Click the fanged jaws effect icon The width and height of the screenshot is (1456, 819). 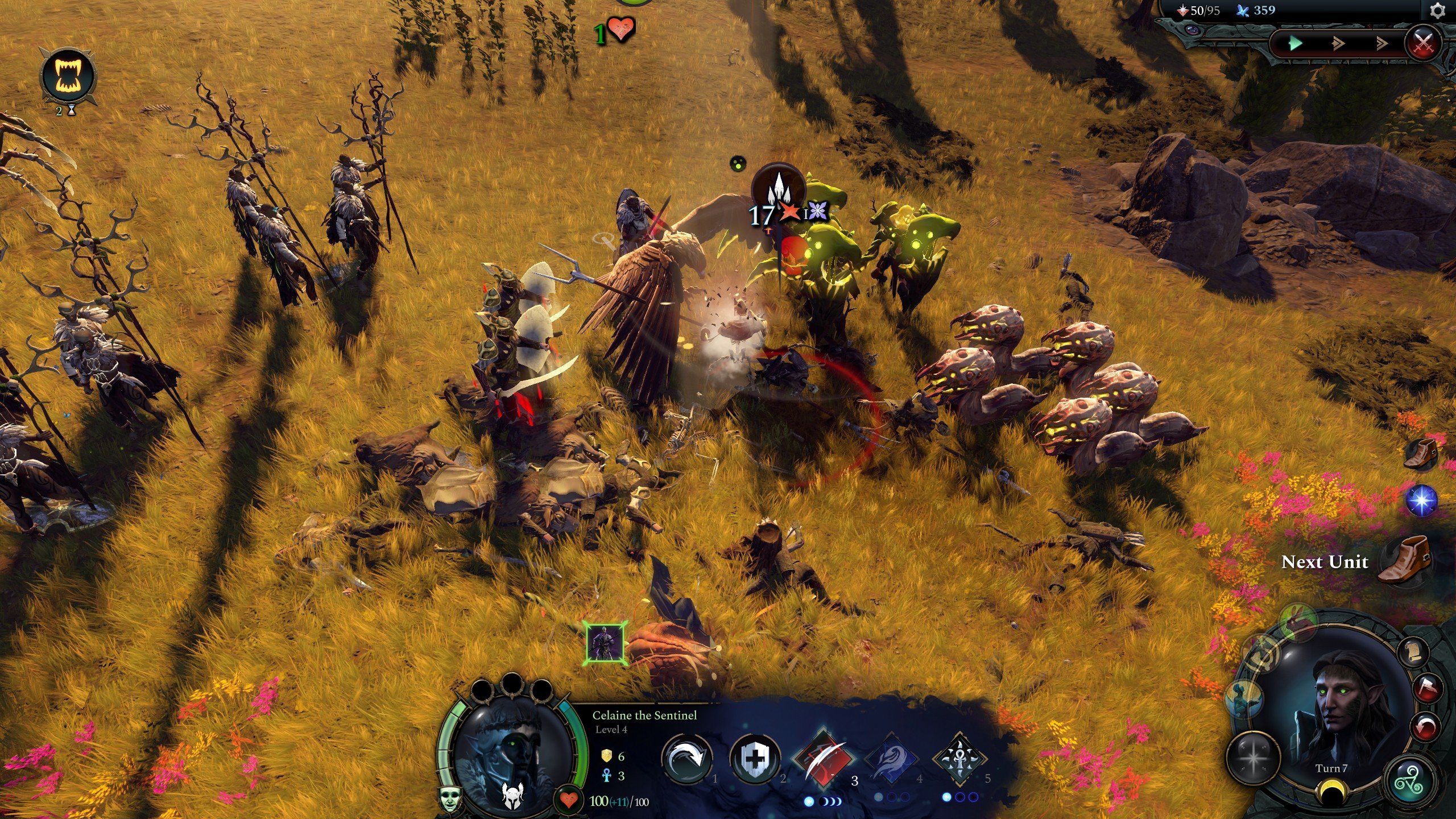68,76
